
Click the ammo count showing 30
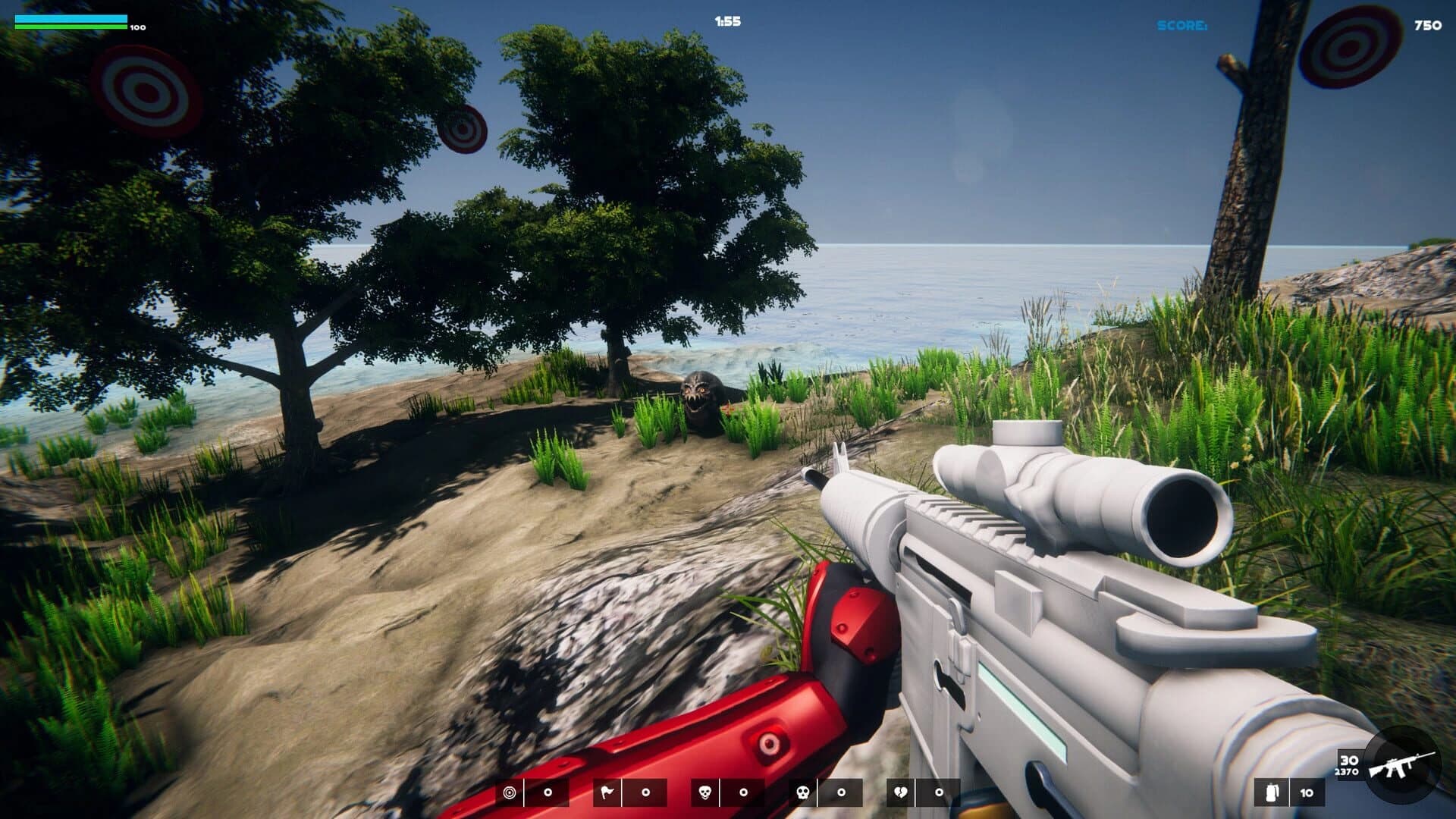click(1349, 761)
